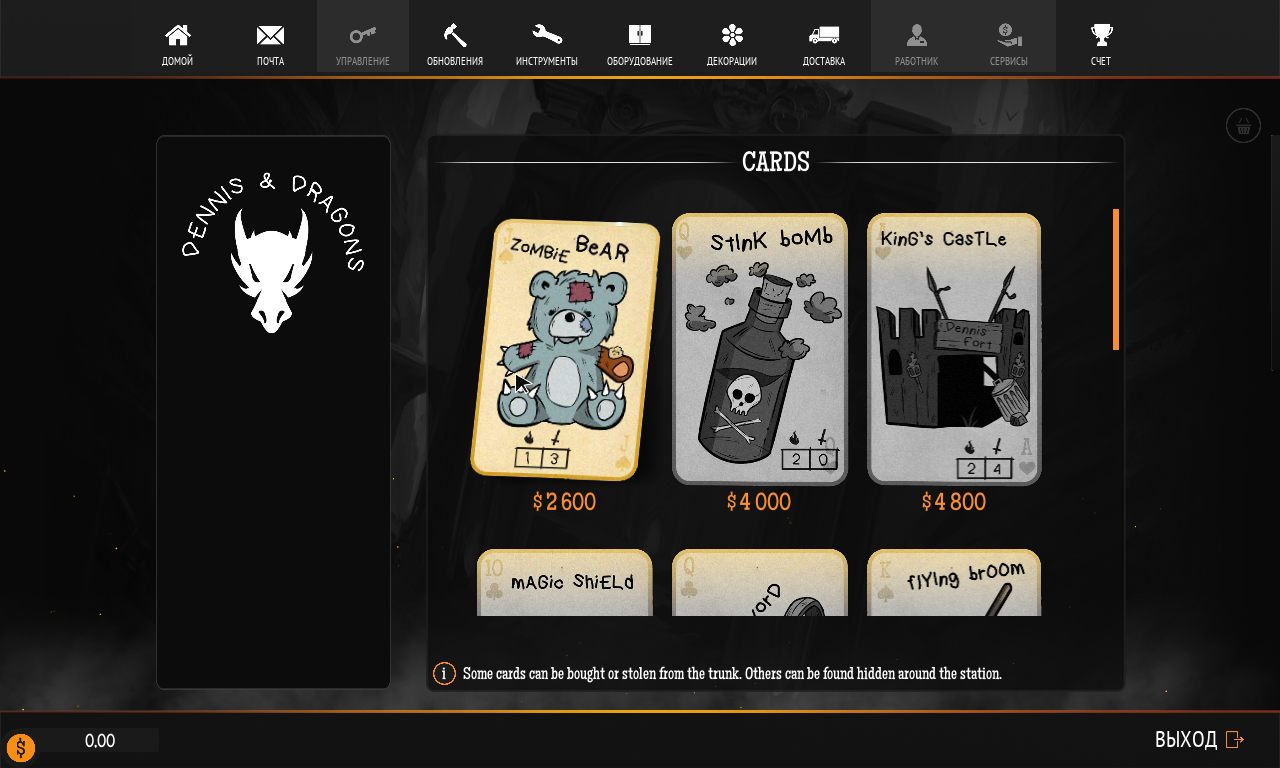Select the Stink Bomb card

[x=760, y=350]
